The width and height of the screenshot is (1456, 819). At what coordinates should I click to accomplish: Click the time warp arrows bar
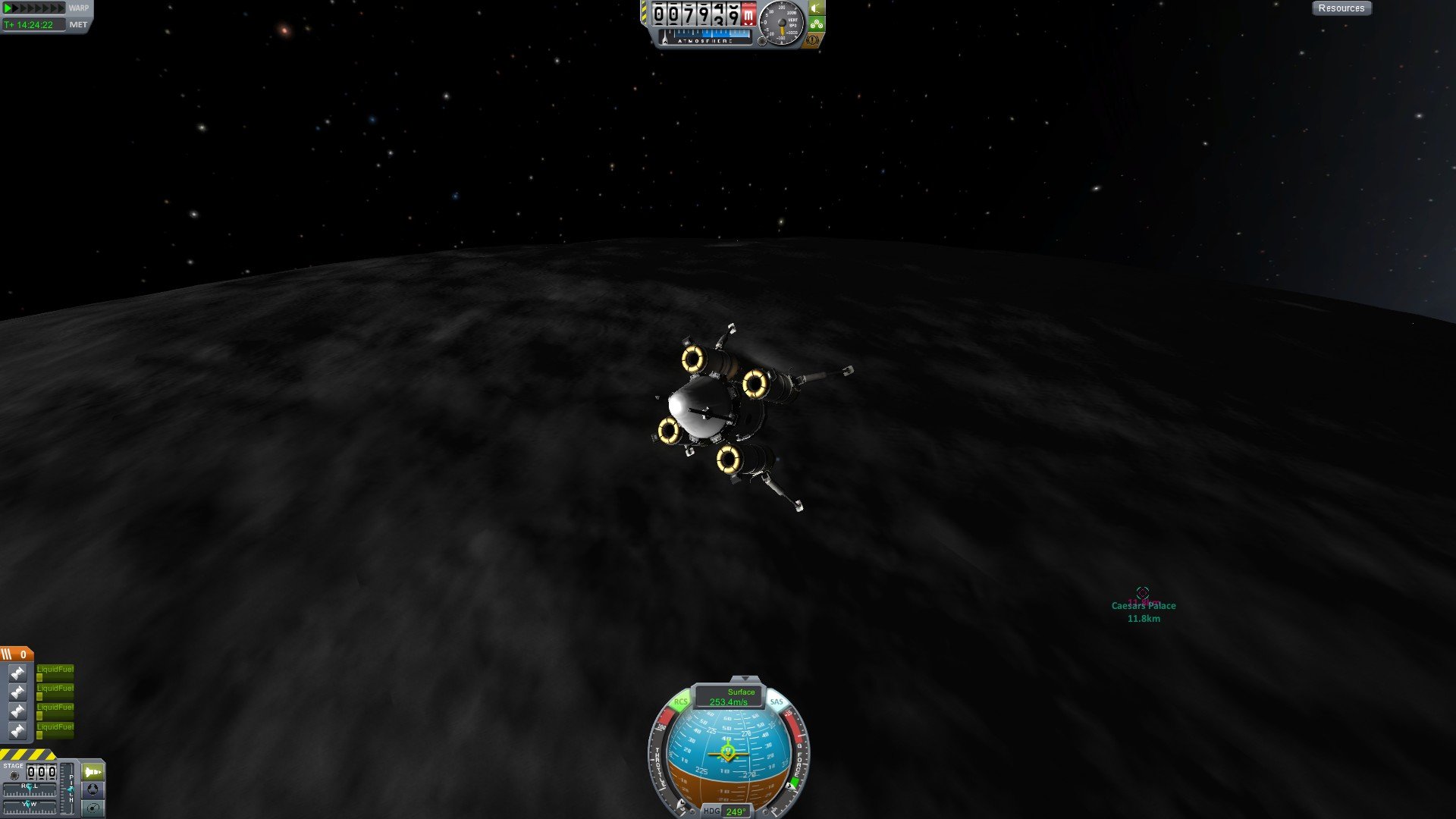[35, 8]
